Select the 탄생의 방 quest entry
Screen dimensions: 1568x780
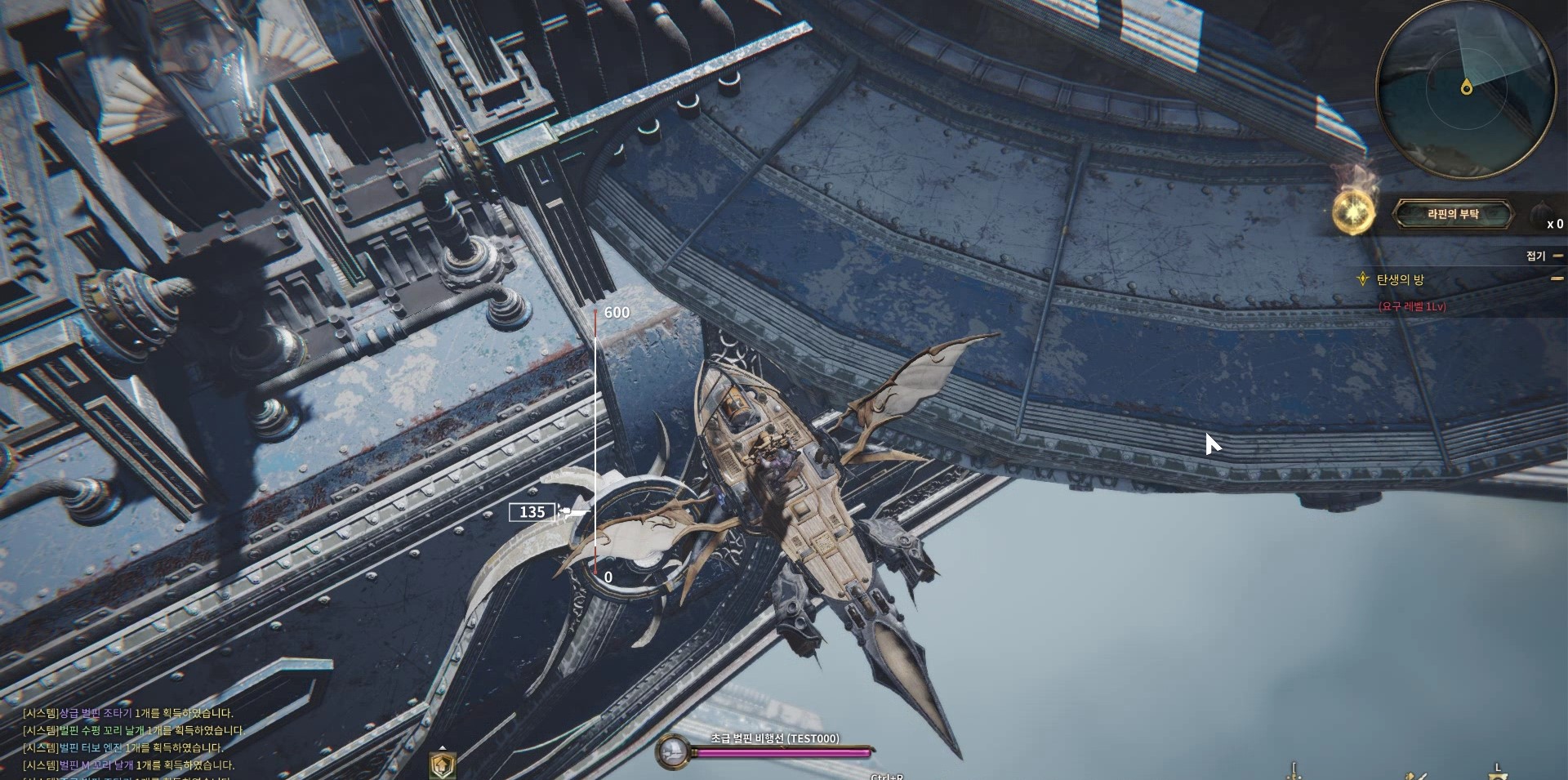click(x=1400, y=279)
